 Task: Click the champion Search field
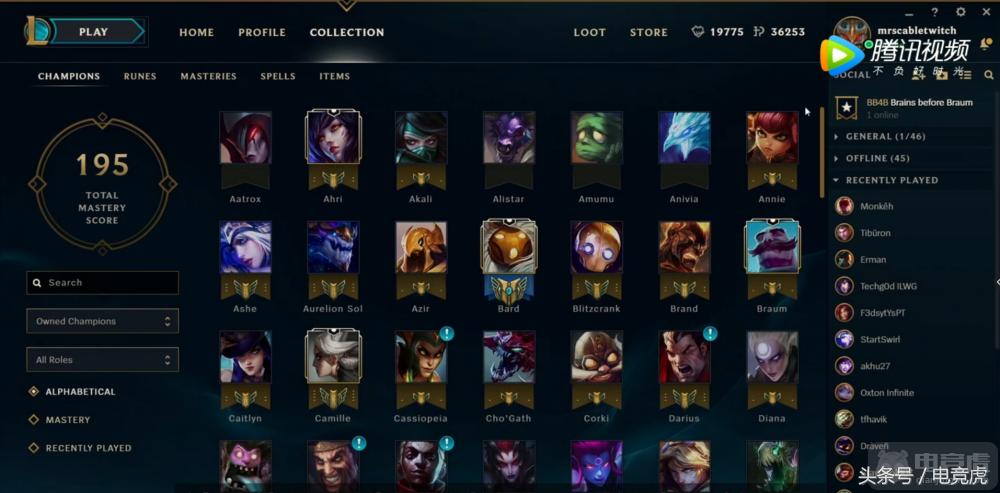[x=103, y=283]
